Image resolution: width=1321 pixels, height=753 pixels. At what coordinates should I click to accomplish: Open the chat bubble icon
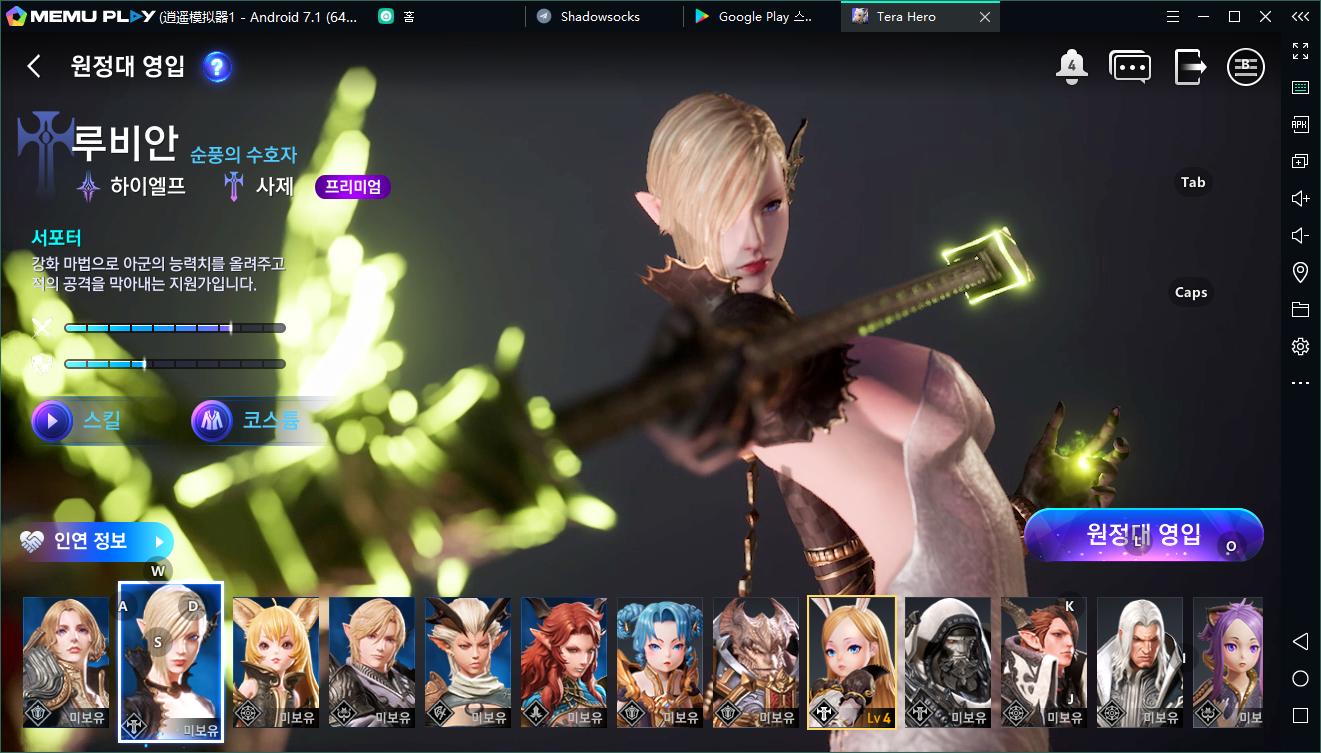[x=1130, y=67]
